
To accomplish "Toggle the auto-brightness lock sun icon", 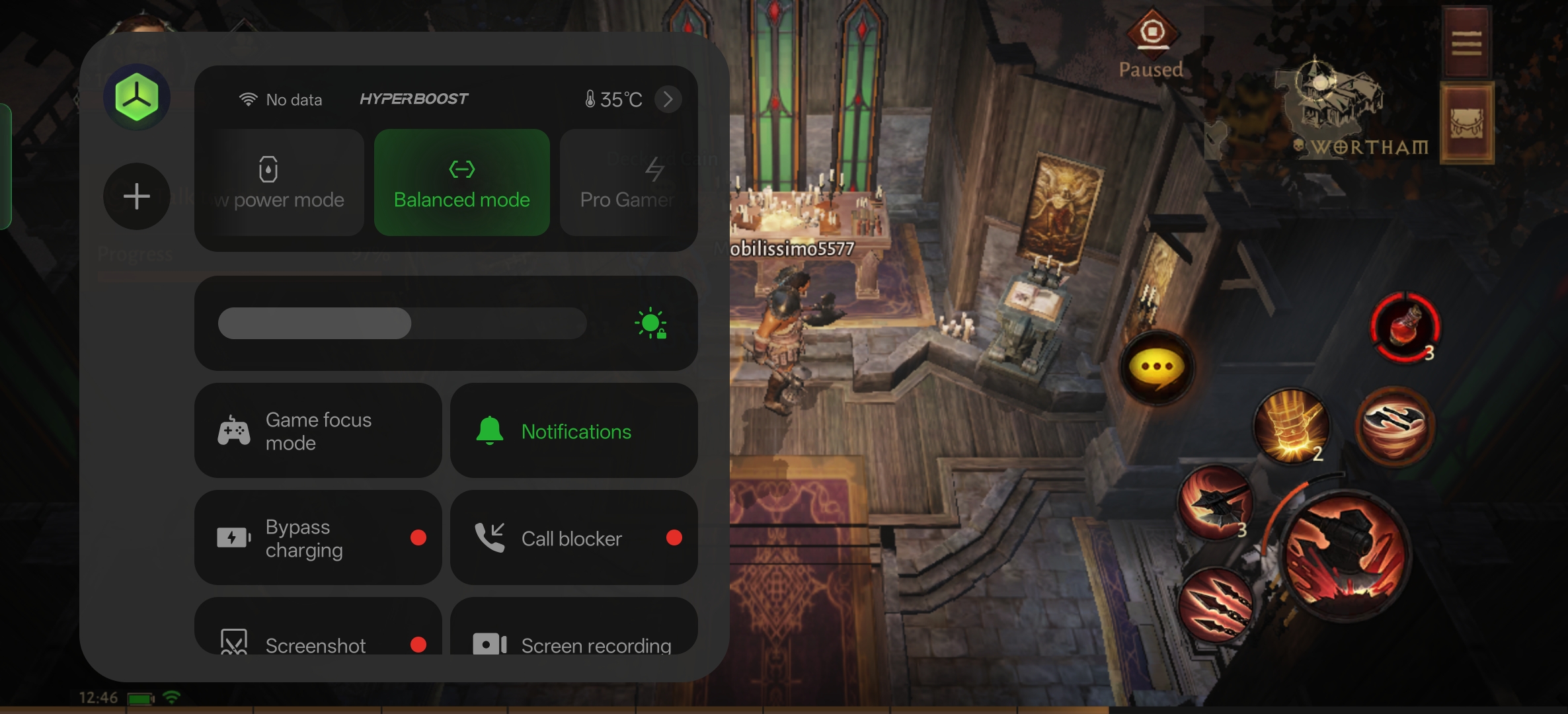I will pyautogui.click(x=651, y=323).
